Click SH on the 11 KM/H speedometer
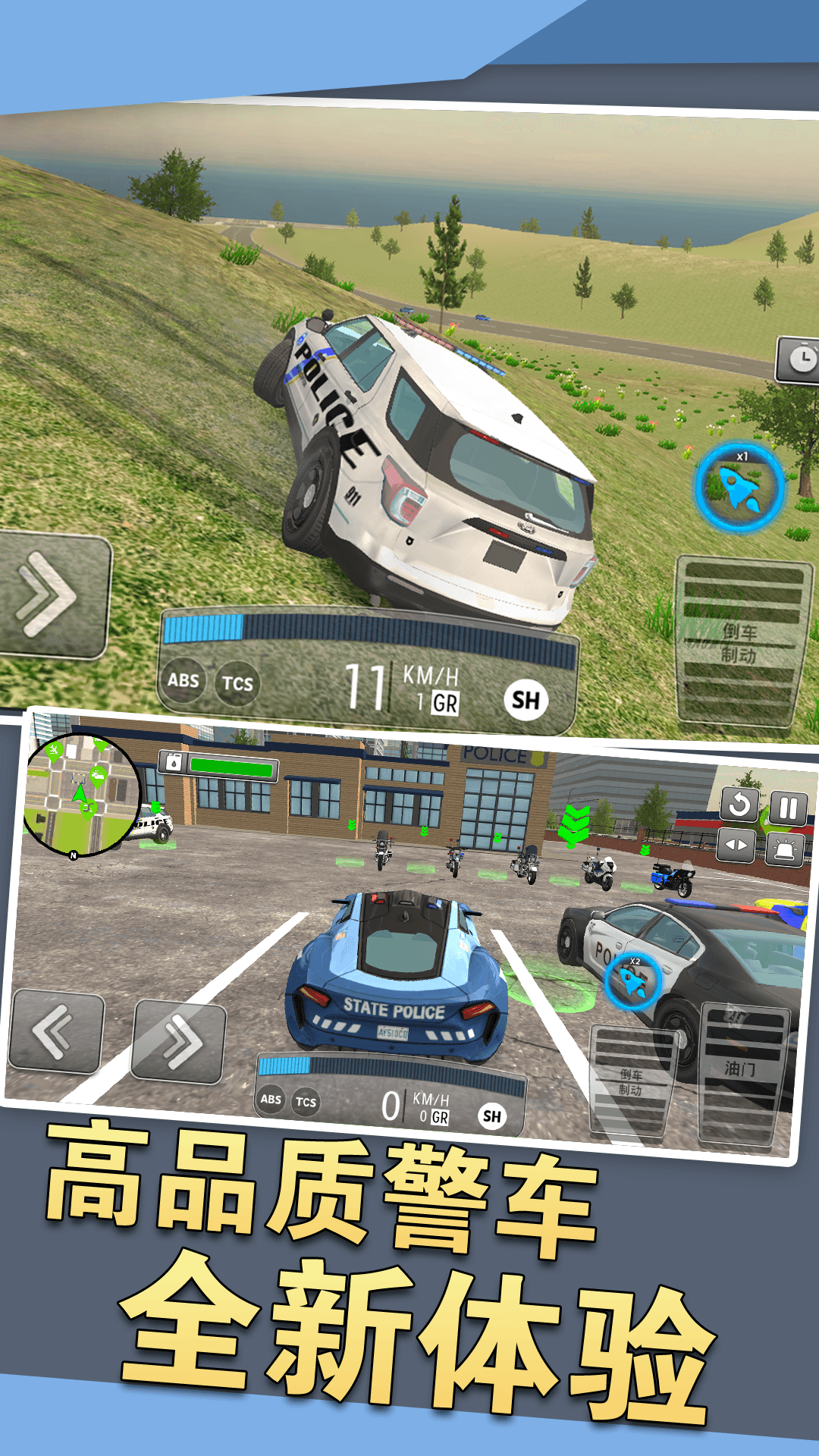The height and width of the screenshot is (1456, 819). coord(526,700)
